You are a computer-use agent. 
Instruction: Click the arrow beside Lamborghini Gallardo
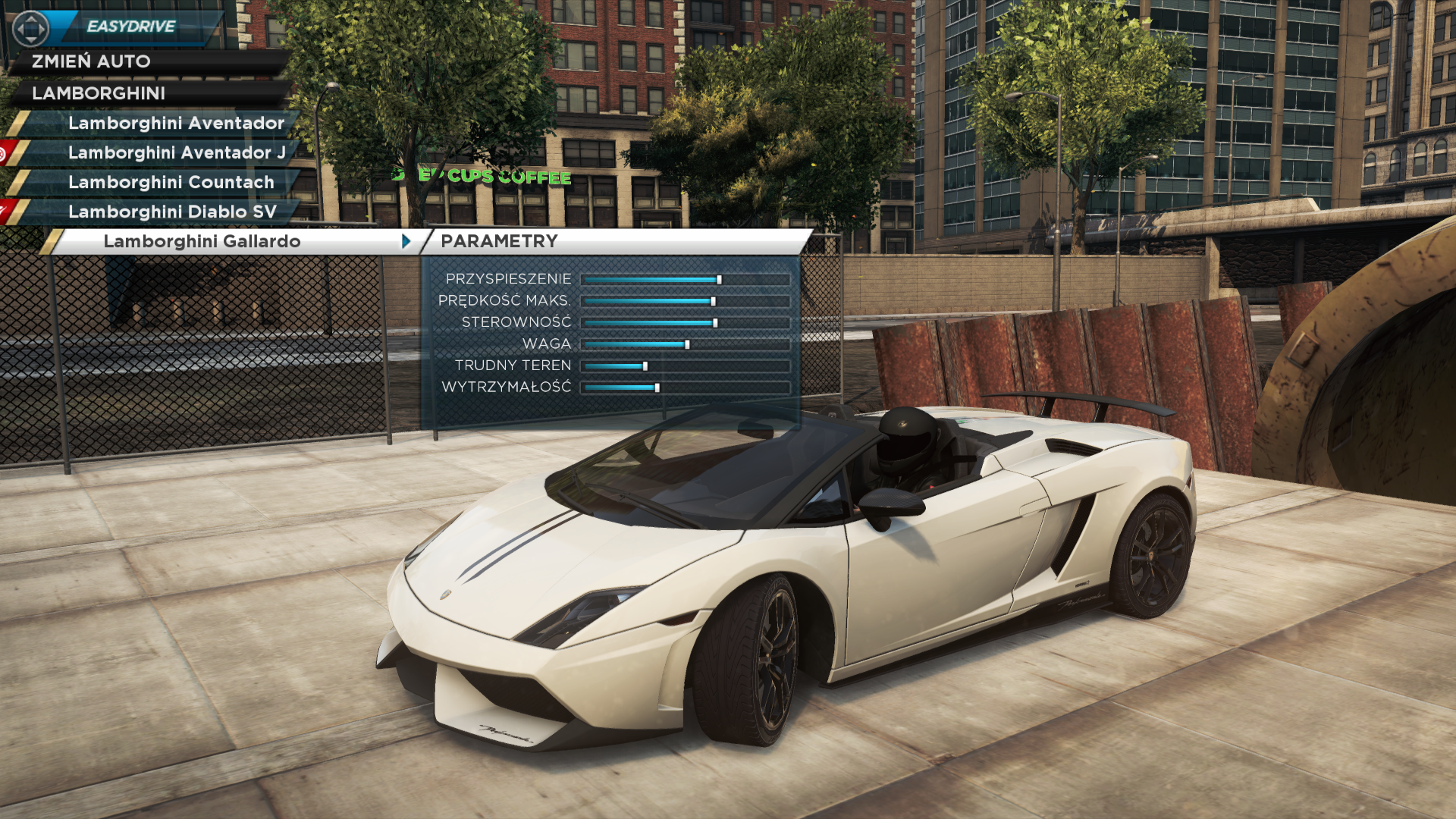coord(406,241)
